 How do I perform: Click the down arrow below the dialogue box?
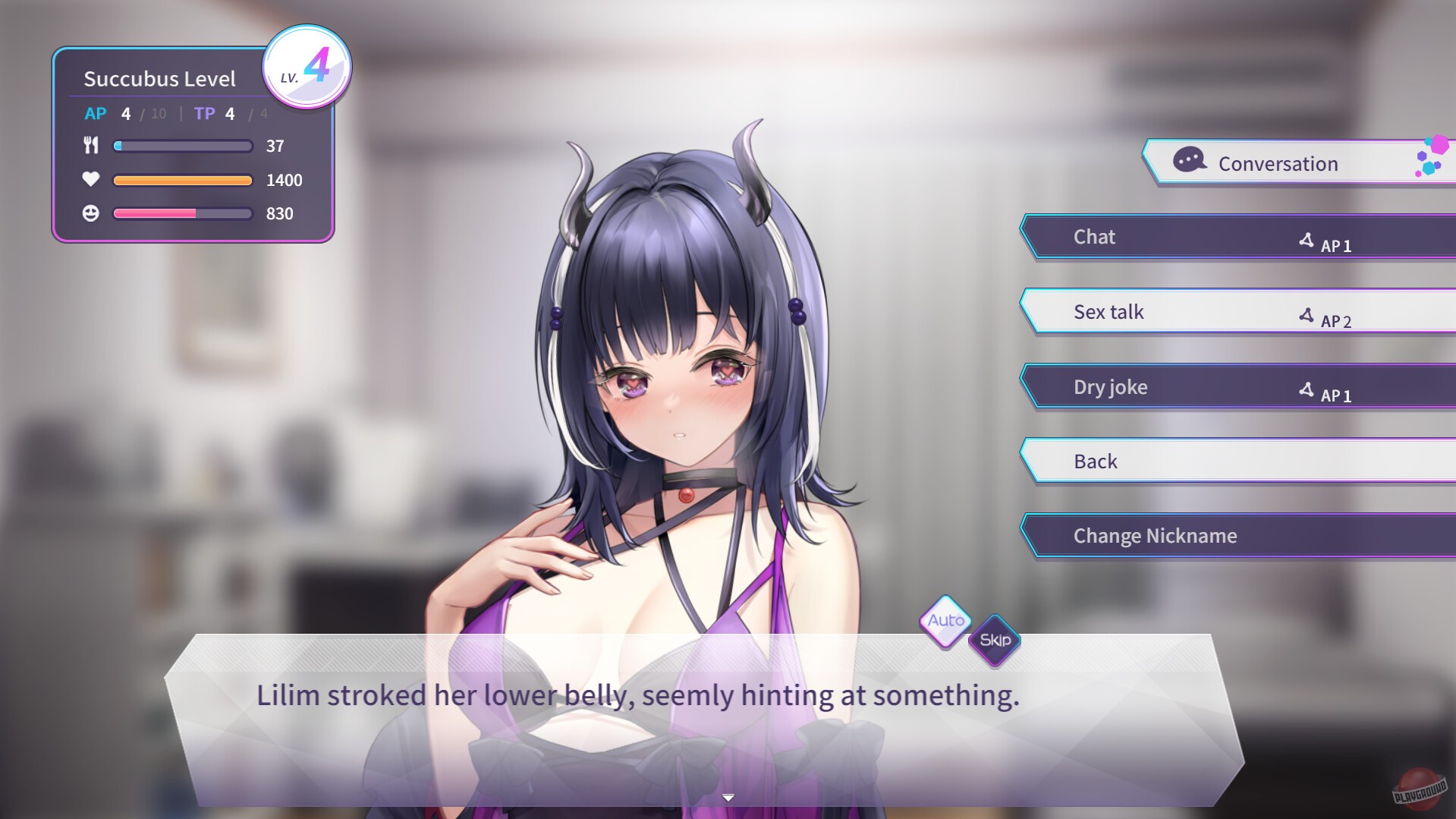728,797
